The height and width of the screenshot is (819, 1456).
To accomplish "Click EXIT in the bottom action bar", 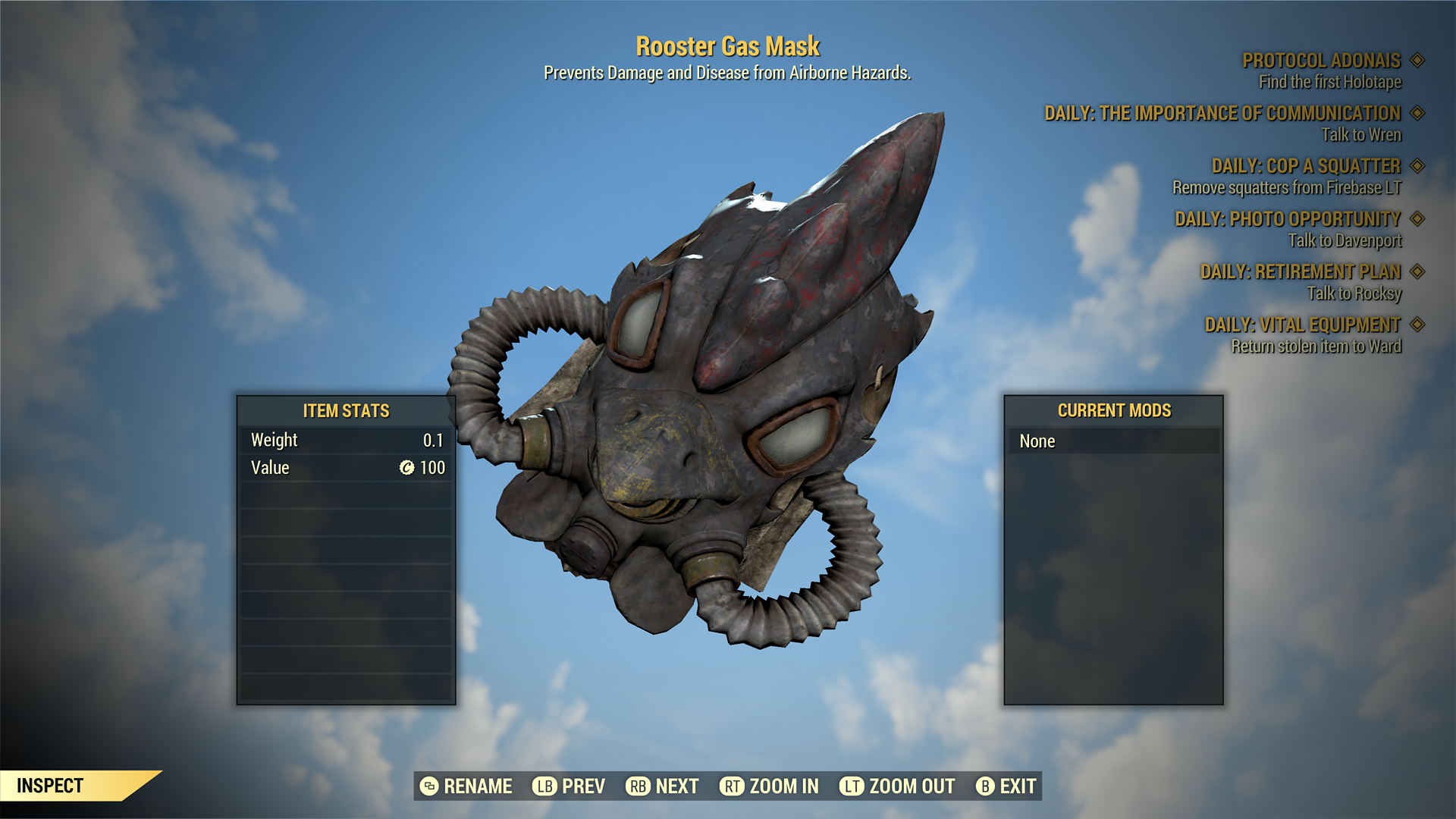I will 1018,786.
